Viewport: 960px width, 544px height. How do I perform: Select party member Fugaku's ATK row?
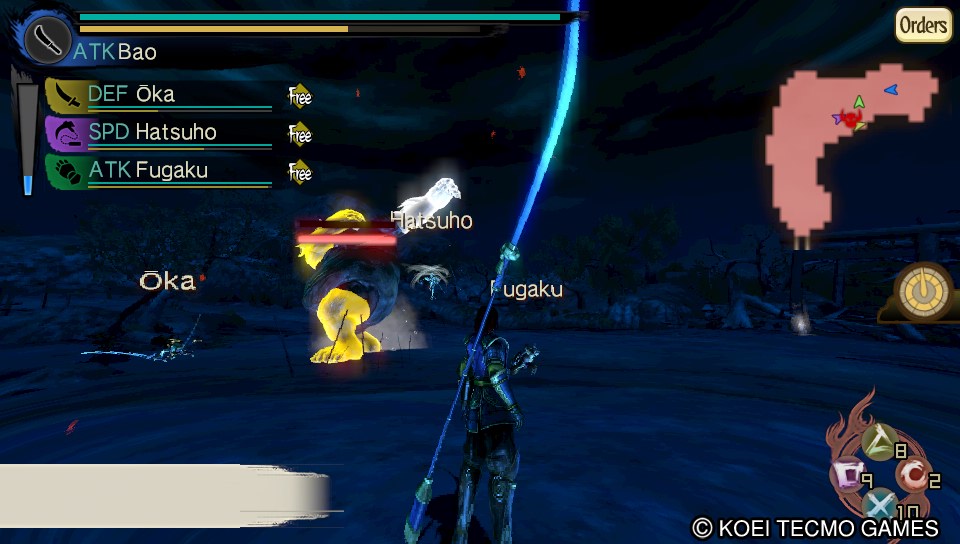(160, 170)
